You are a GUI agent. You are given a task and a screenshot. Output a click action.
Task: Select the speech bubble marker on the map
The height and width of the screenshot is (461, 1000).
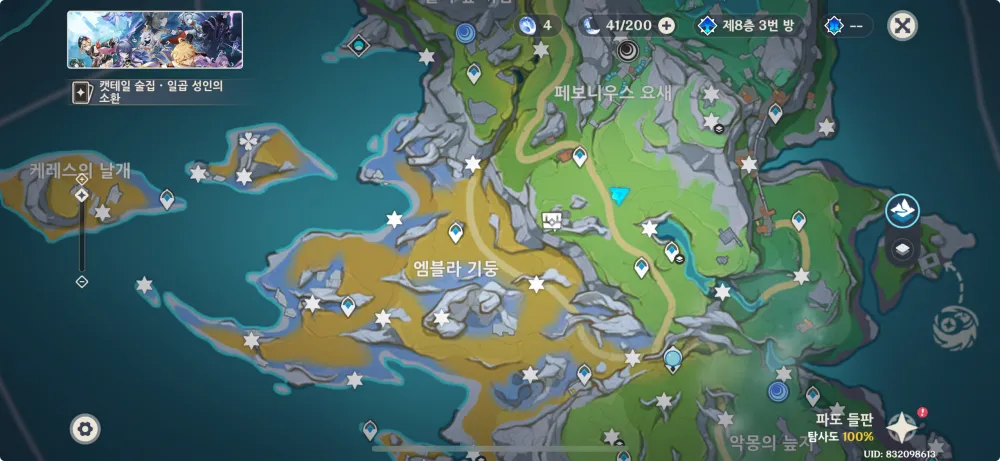550,220
